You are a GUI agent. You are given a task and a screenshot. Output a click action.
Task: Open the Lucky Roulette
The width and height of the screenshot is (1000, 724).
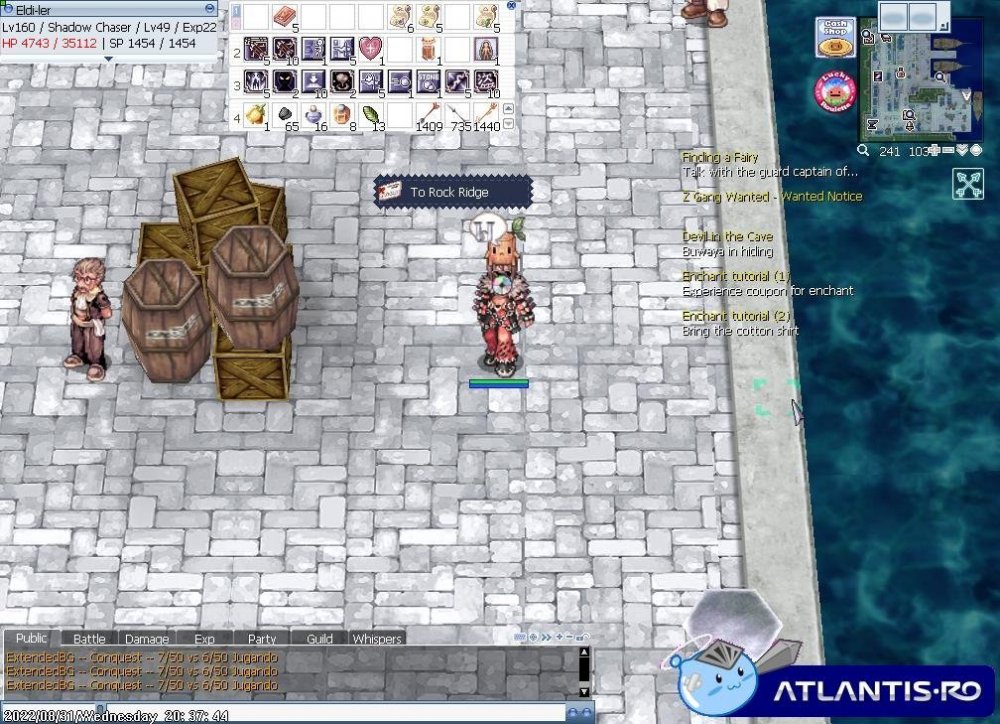pyautogui.click(x=834, y=91)
